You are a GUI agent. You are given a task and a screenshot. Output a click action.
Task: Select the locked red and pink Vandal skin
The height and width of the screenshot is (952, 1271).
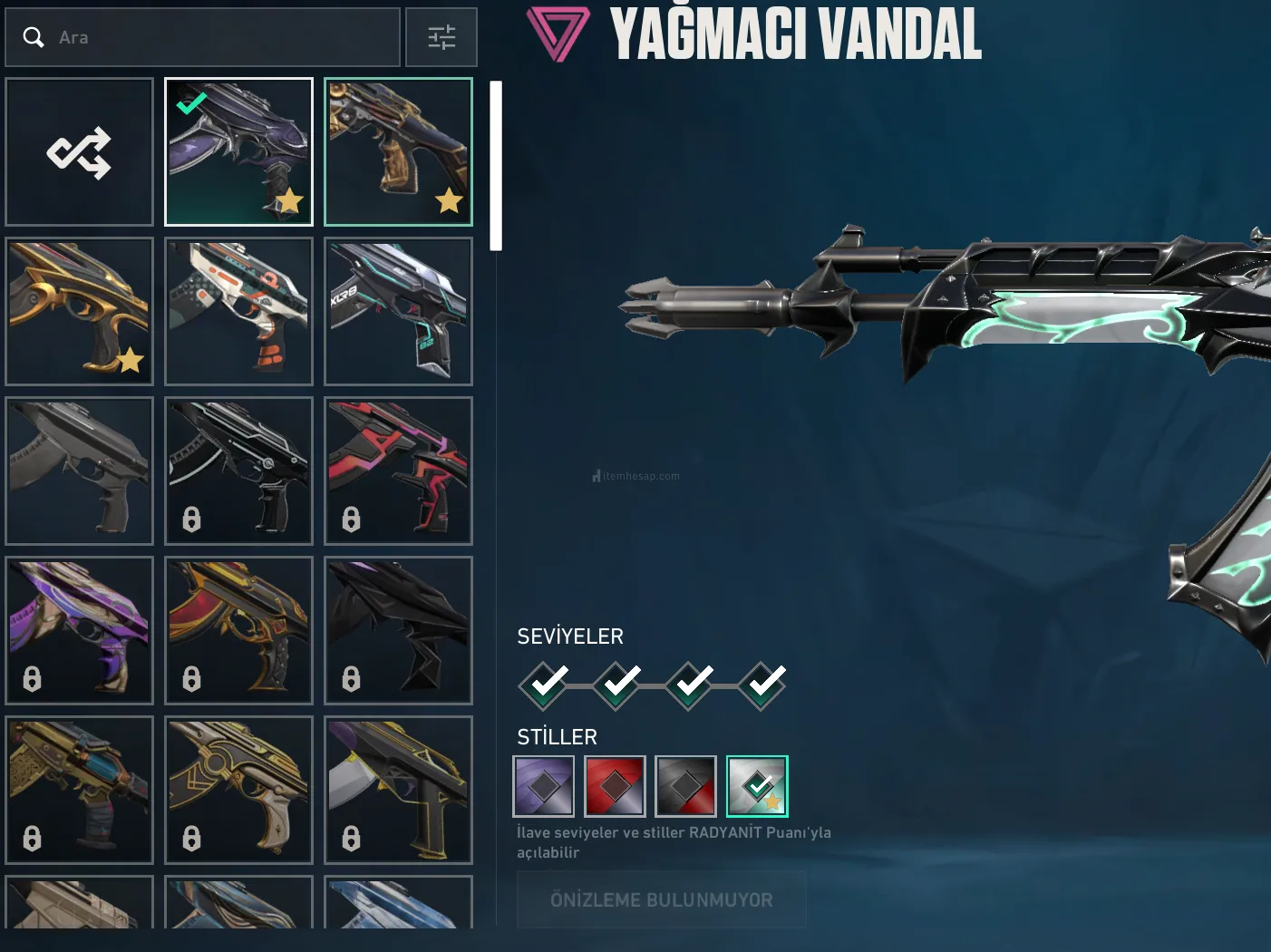tap(398, 471)
